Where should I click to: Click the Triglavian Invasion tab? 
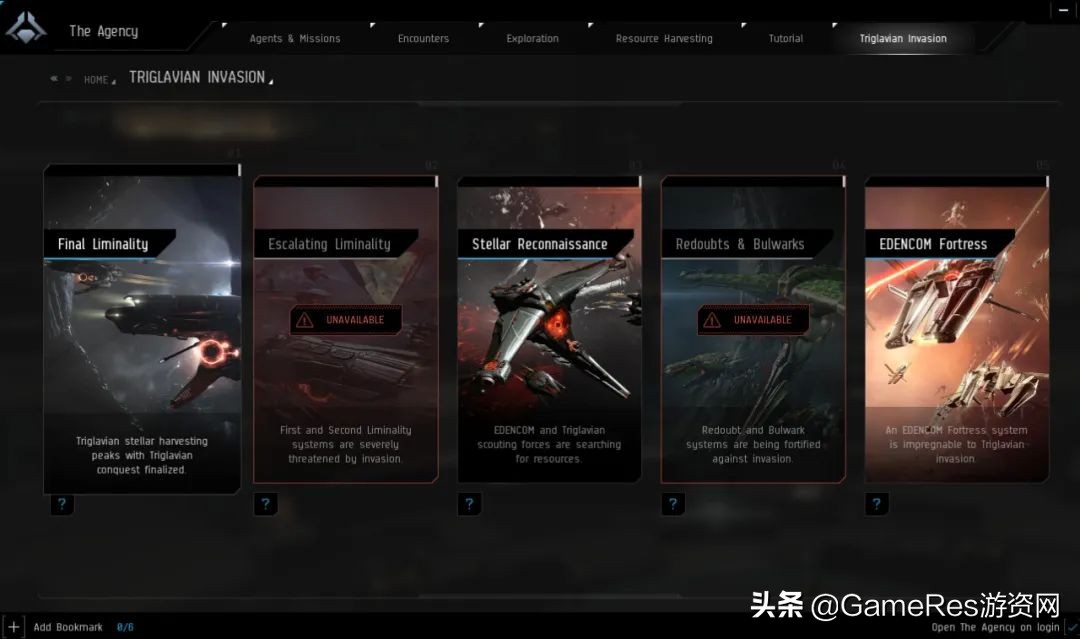[902, 39]
